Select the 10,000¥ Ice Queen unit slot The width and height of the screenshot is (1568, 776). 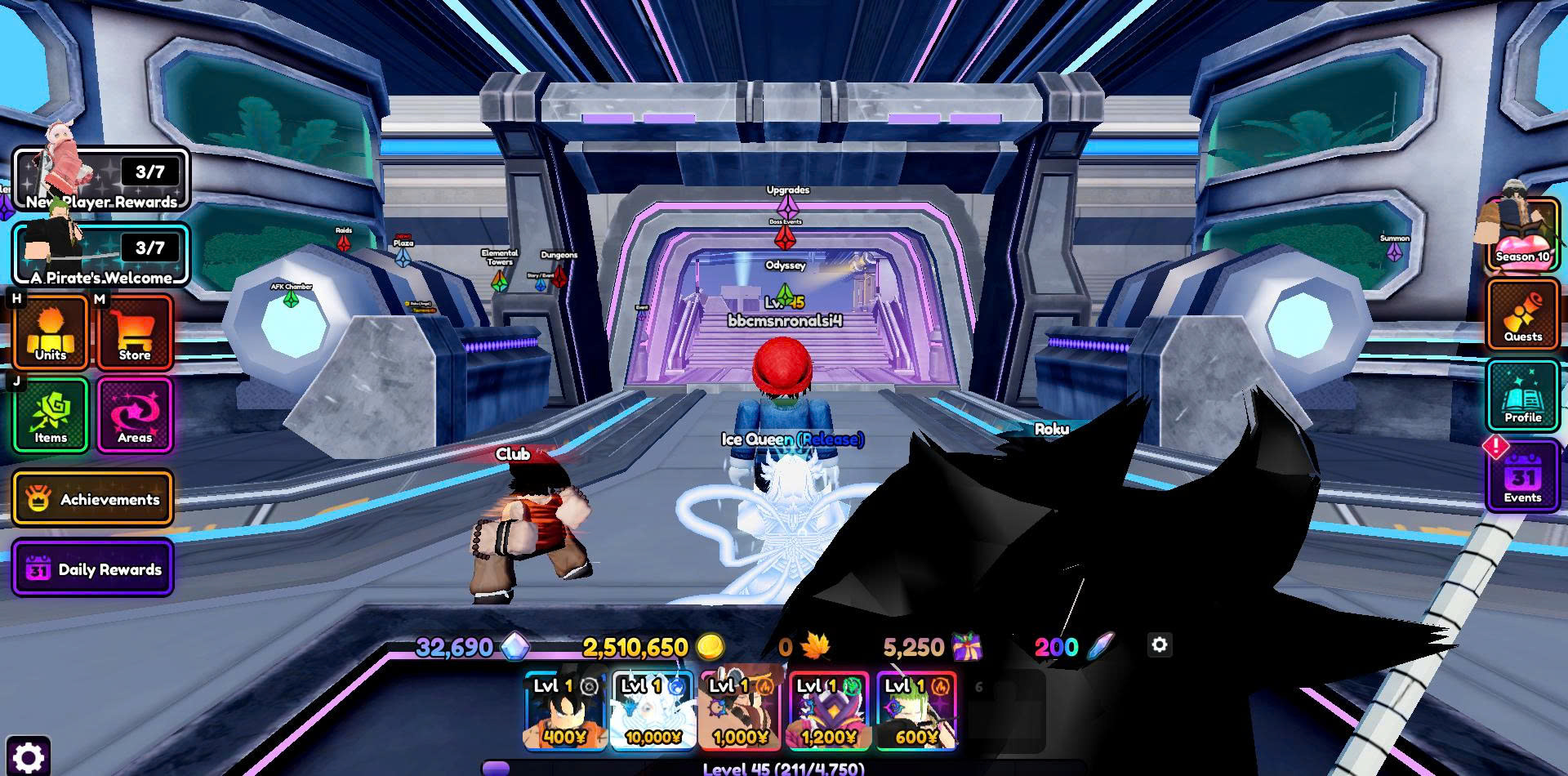(653, 711)
